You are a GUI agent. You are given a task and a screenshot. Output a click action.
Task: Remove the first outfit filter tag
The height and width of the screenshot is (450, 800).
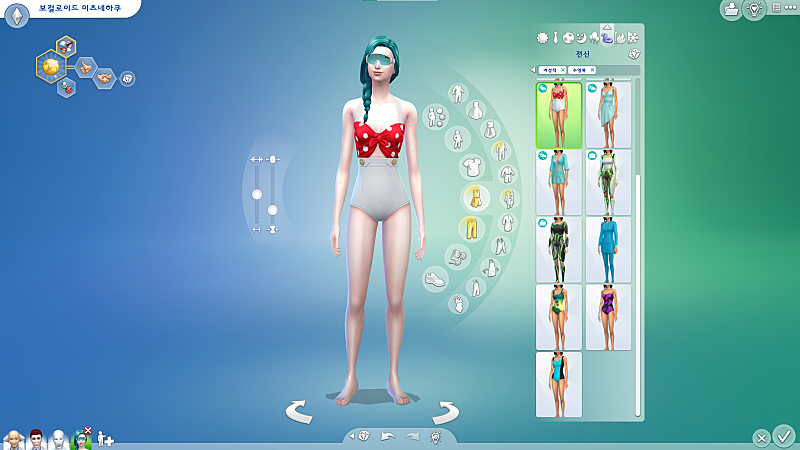[x=561, y=70]
